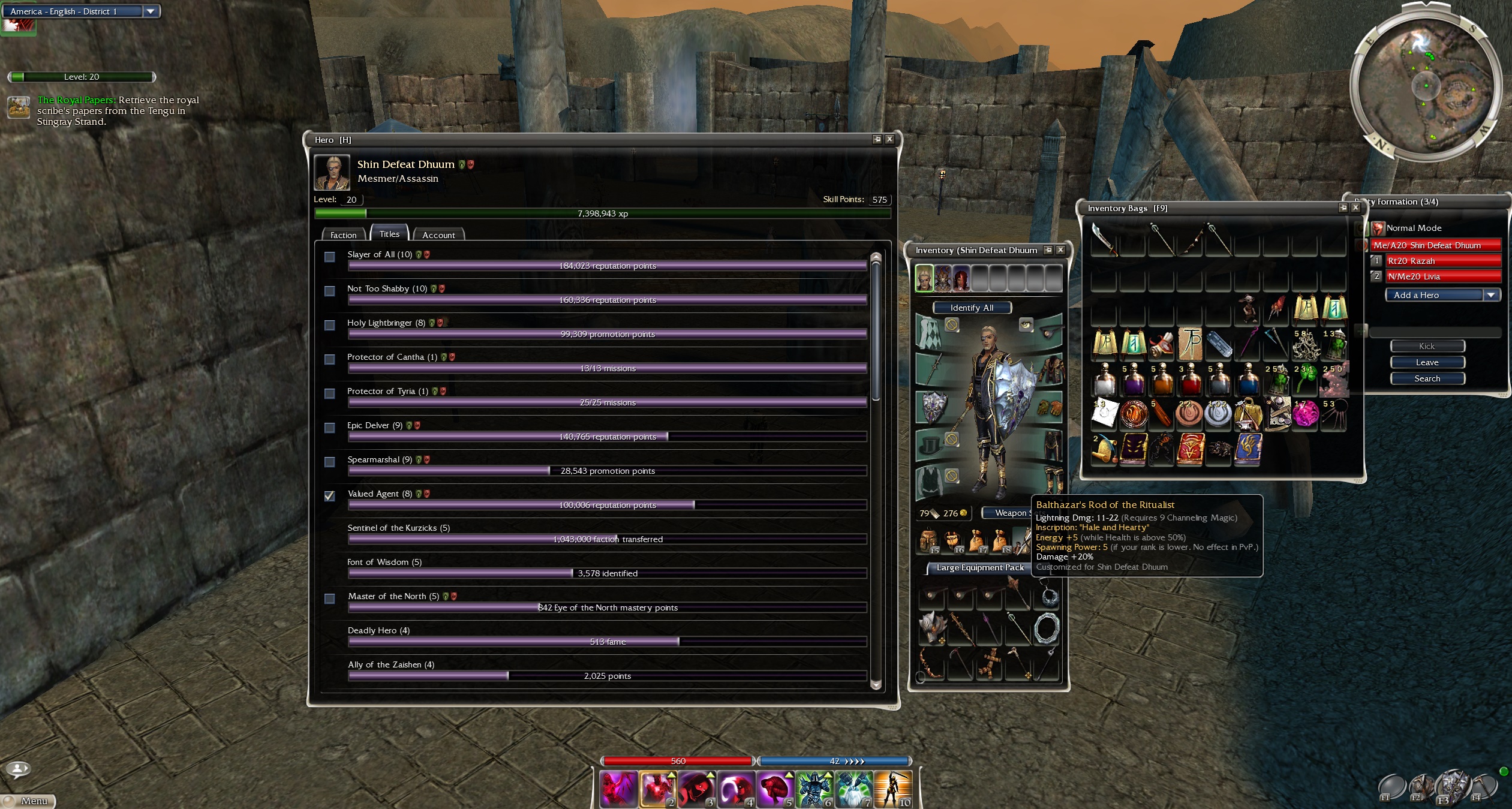Viewport: 1512px width, 809px height.
Task: Open the district selection dropdown
Action: (x=151, y=11)
